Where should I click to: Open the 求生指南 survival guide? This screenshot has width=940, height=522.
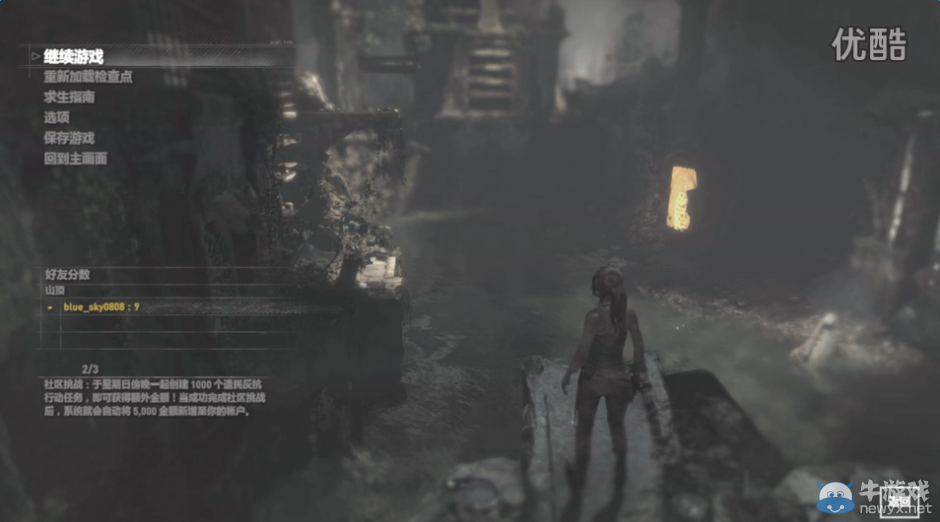coord(69,97)
